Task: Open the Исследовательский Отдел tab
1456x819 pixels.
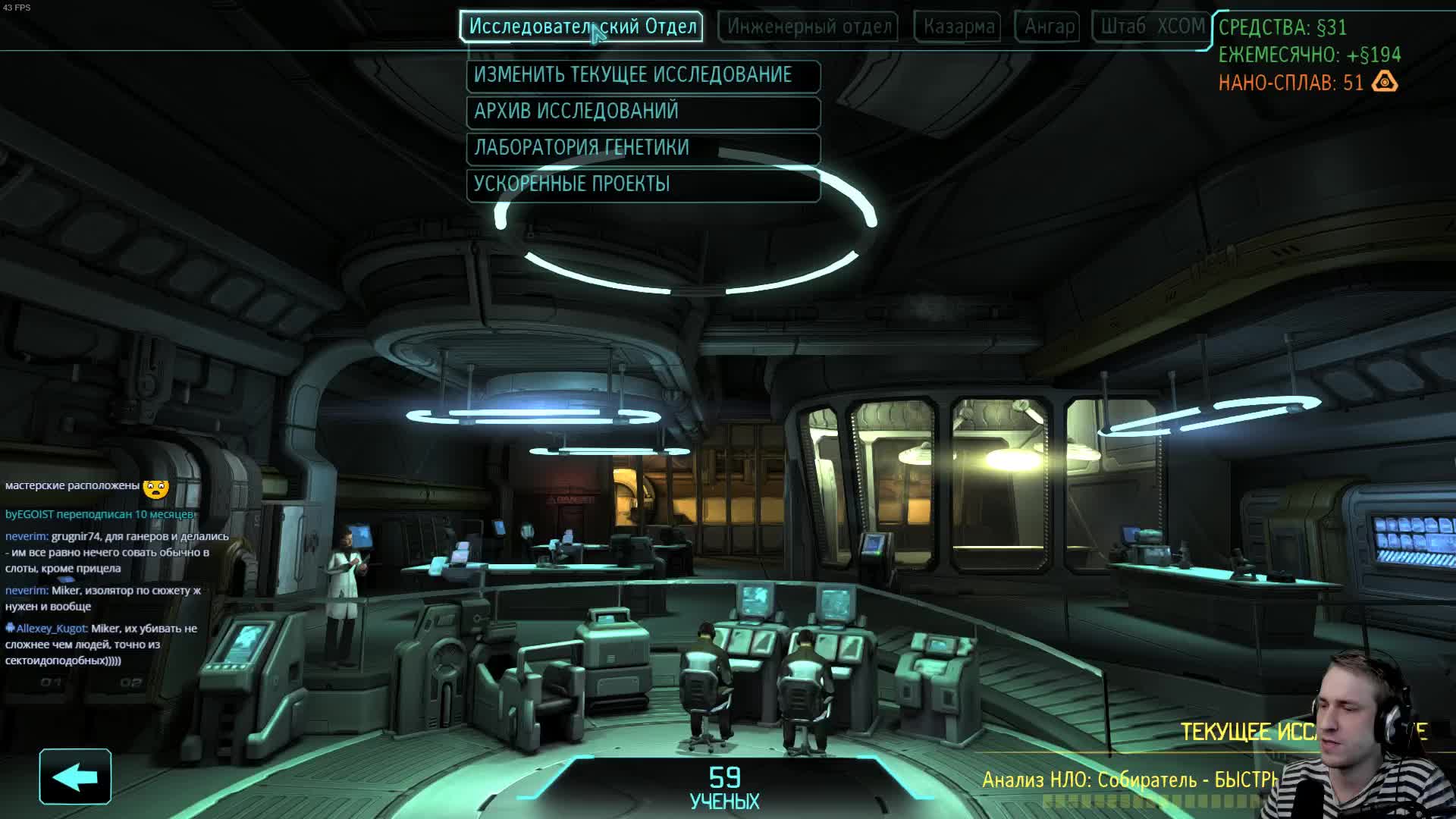Action: (x=581, y=27)
